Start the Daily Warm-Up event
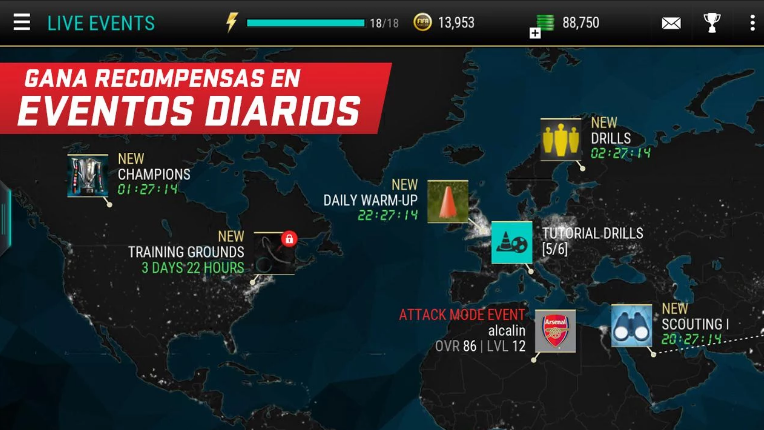The image size is (764, 430). [448, 201]
